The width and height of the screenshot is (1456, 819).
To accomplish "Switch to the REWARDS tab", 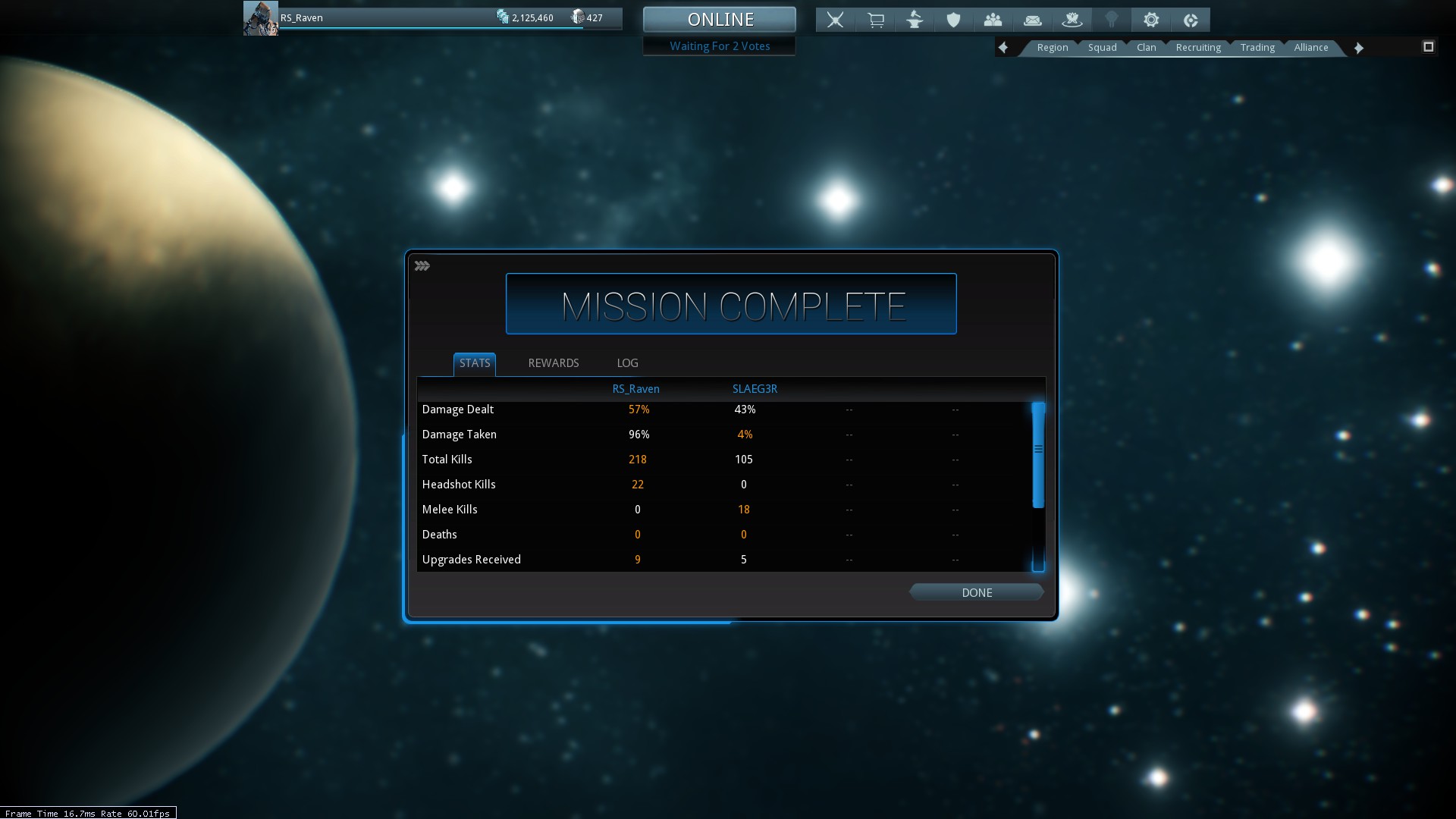I will click(x=553, y=363).
